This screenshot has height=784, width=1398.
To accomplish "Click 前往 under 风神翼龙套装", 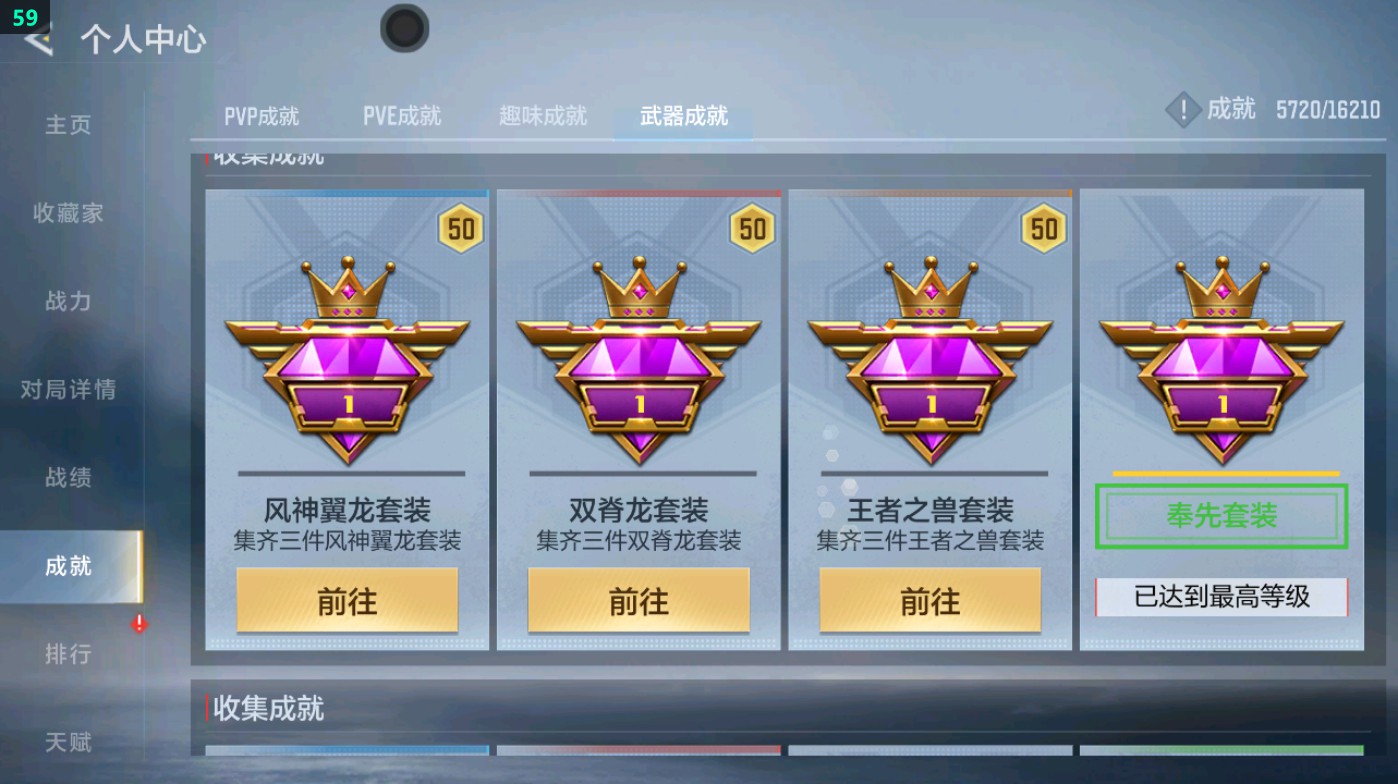I will pos(348,600).
